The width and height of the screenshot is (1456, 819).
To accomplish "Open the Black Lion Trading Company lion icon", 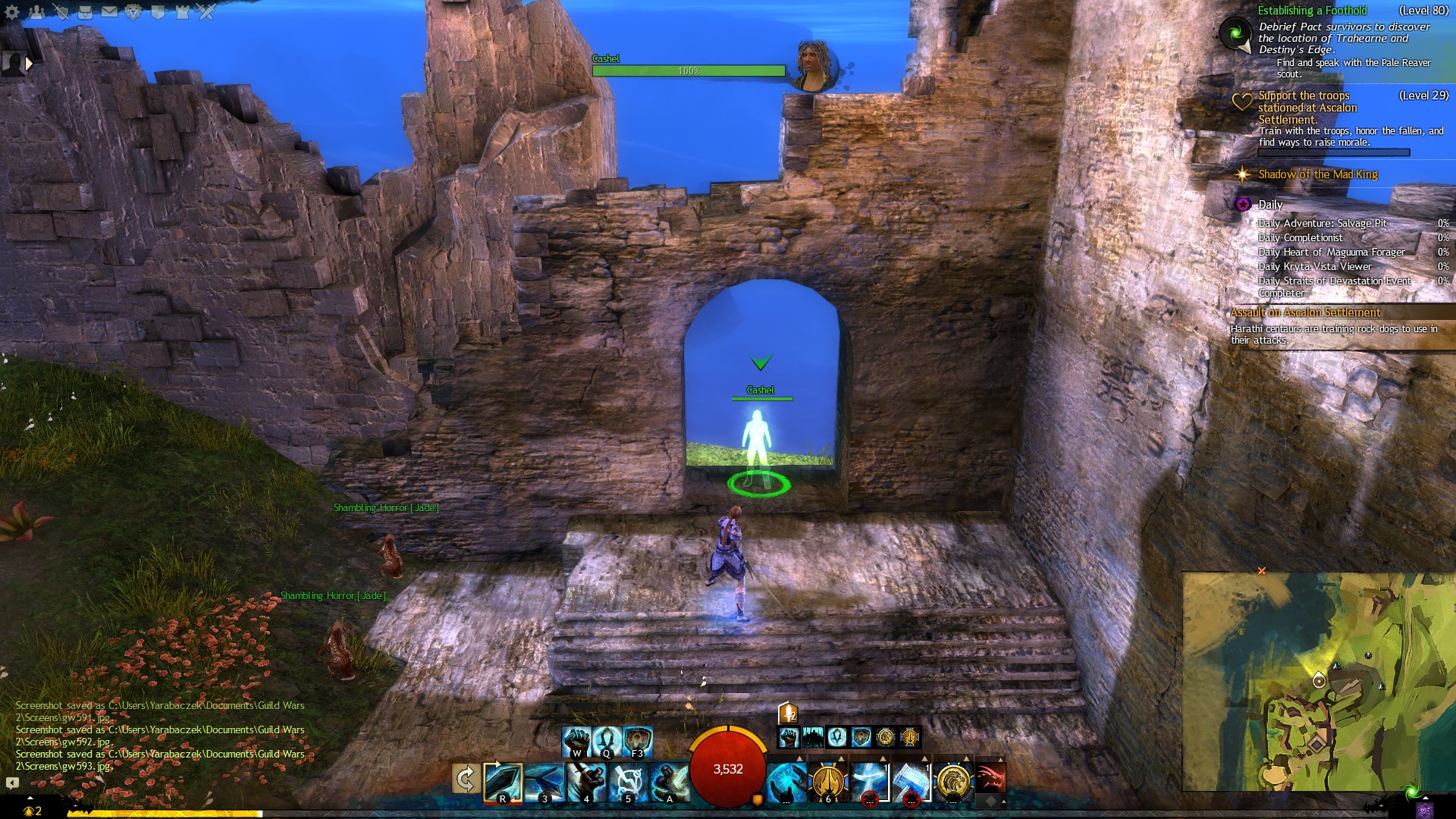I will (x=133, y=11).
